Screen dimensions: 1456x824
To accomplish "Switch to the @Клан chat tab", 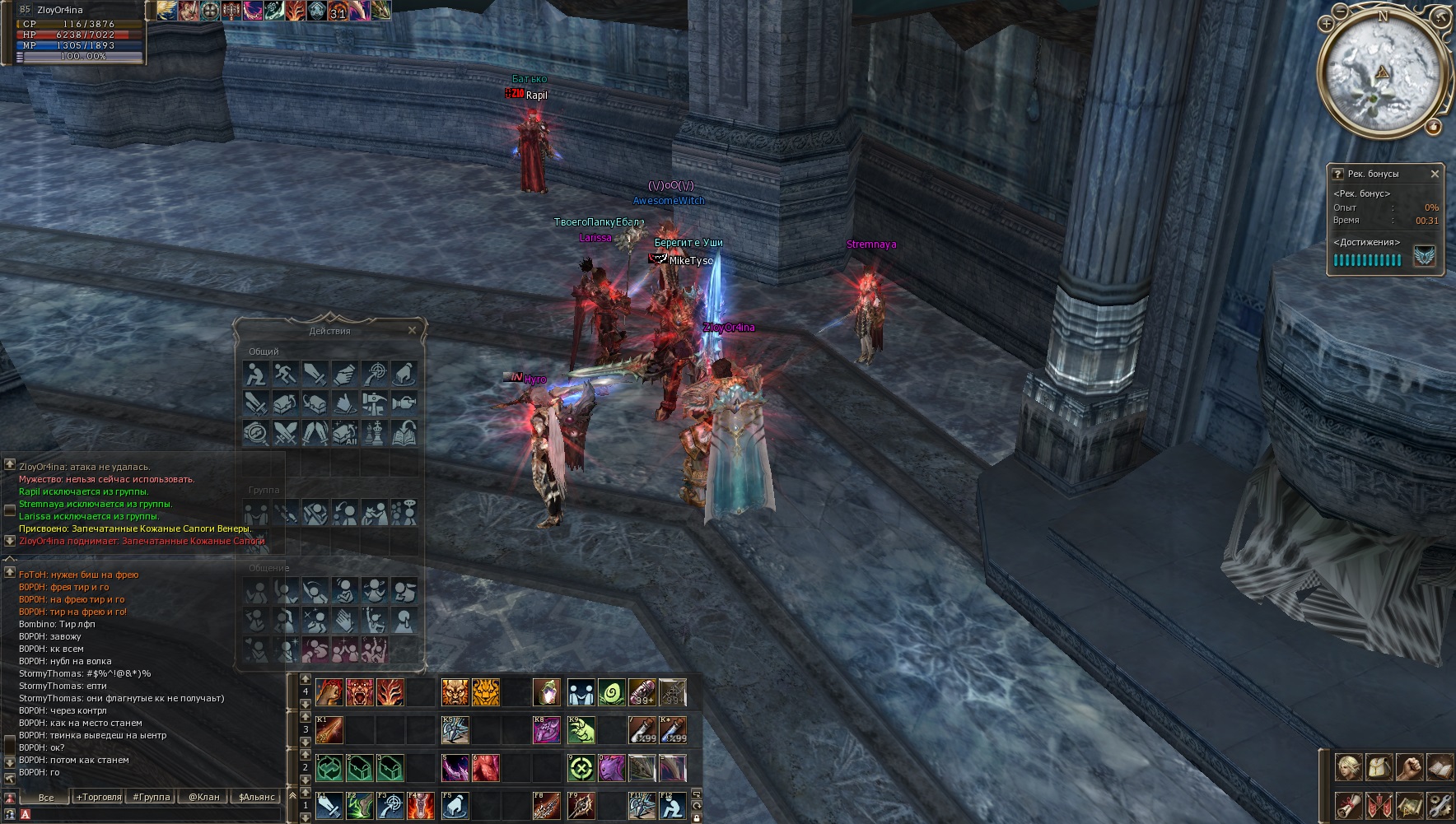I will point(203,797).
